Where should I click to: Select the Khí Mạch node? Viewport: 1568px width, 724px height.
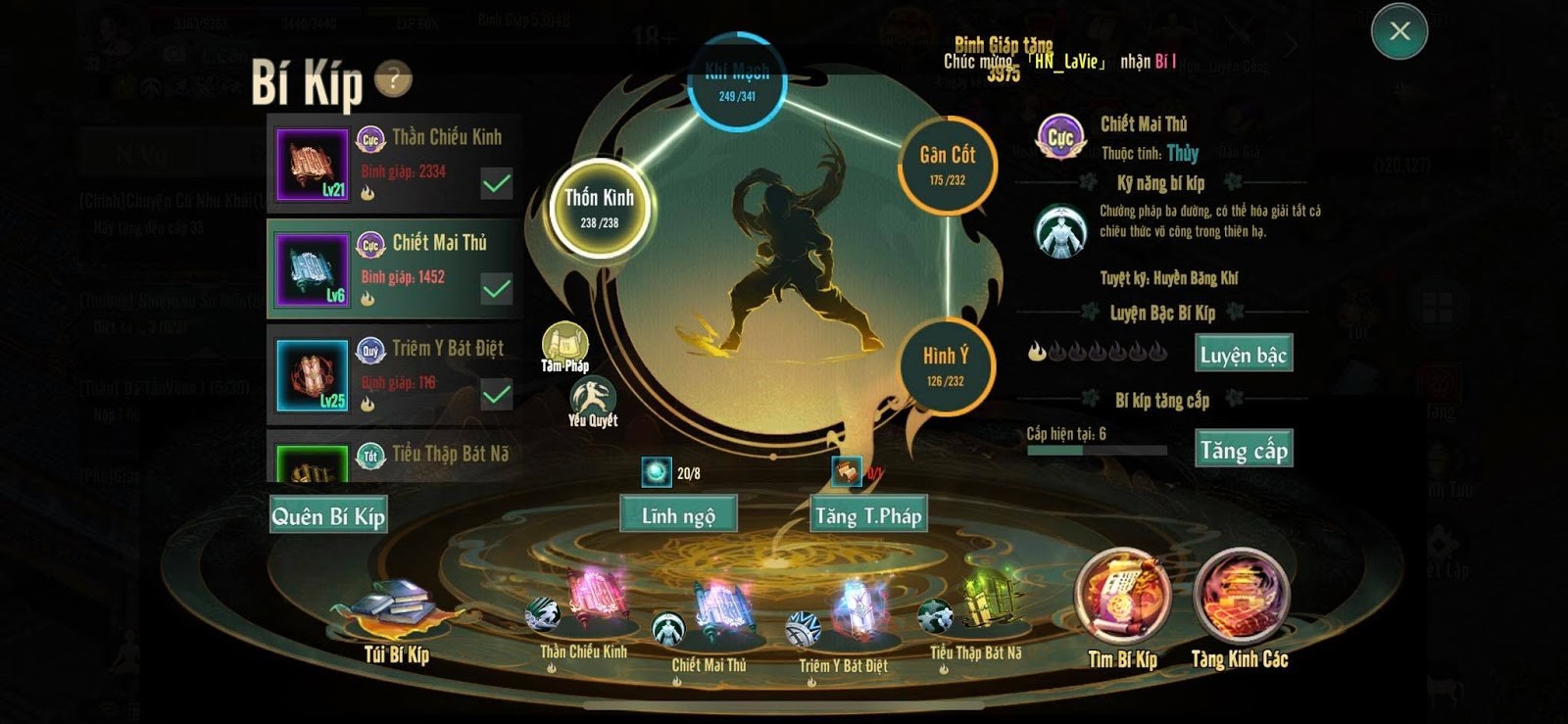pyautogui.click(x=737, y=82)
